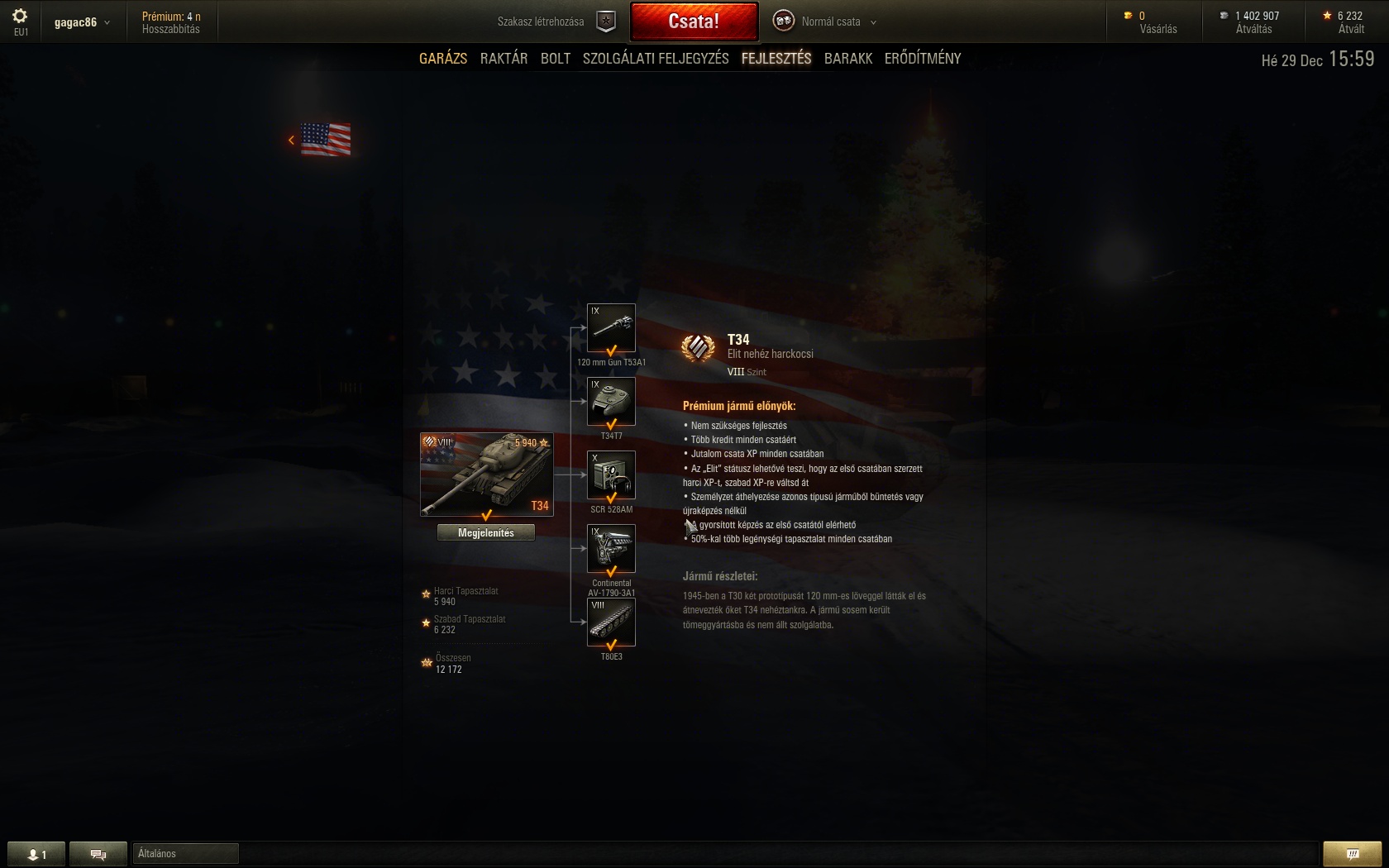Open the Erődítmény tab

[923, 59]
